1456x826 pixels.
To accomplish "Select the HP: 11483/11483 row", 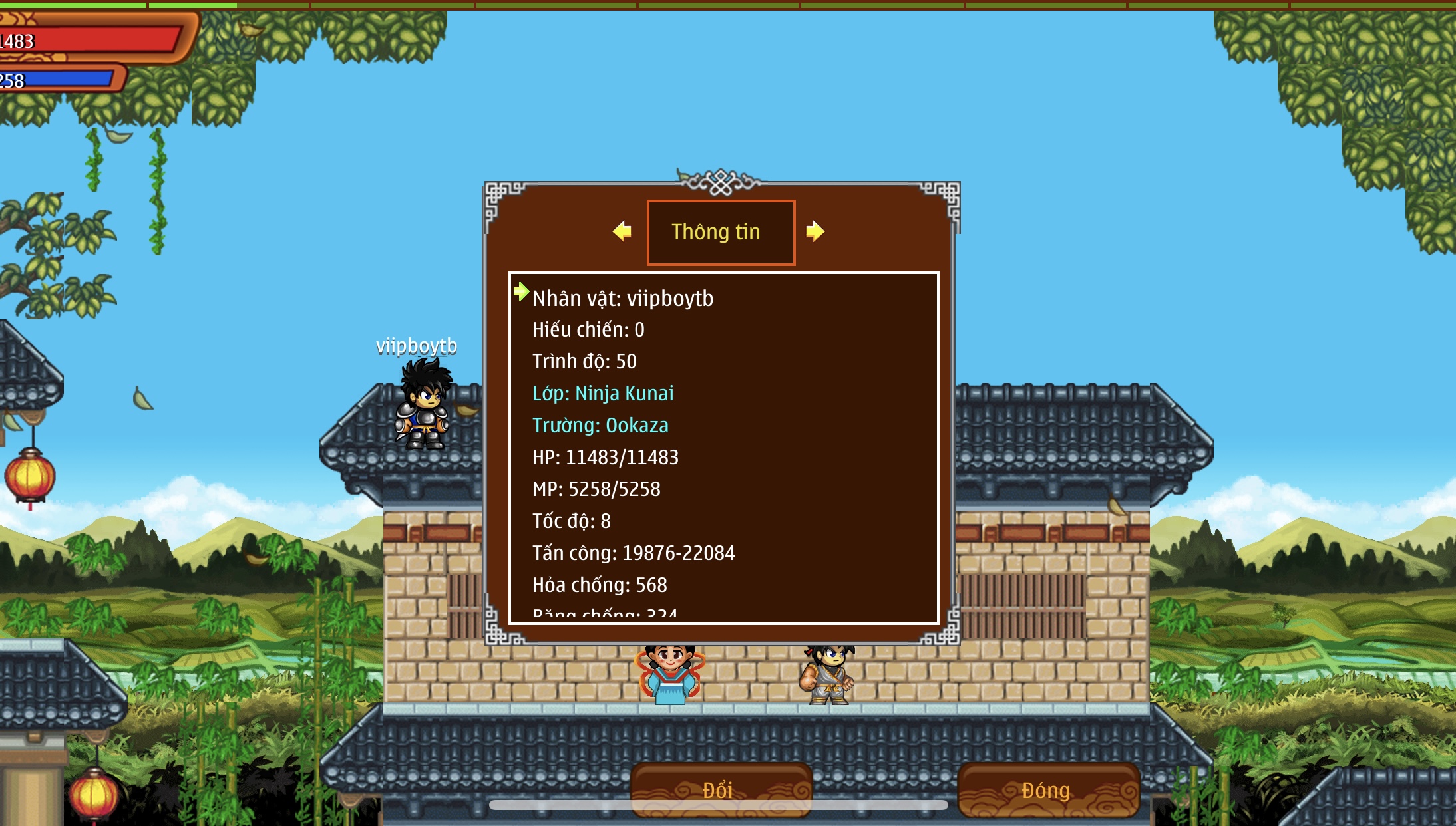I will point(606,458).
